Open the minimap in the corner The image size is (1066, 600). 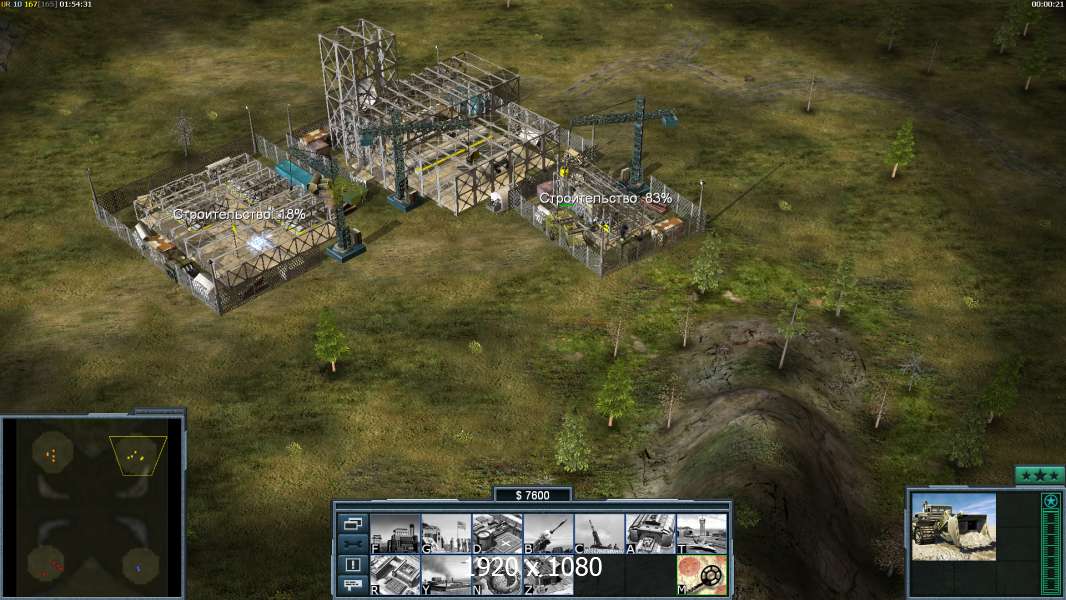93,507
